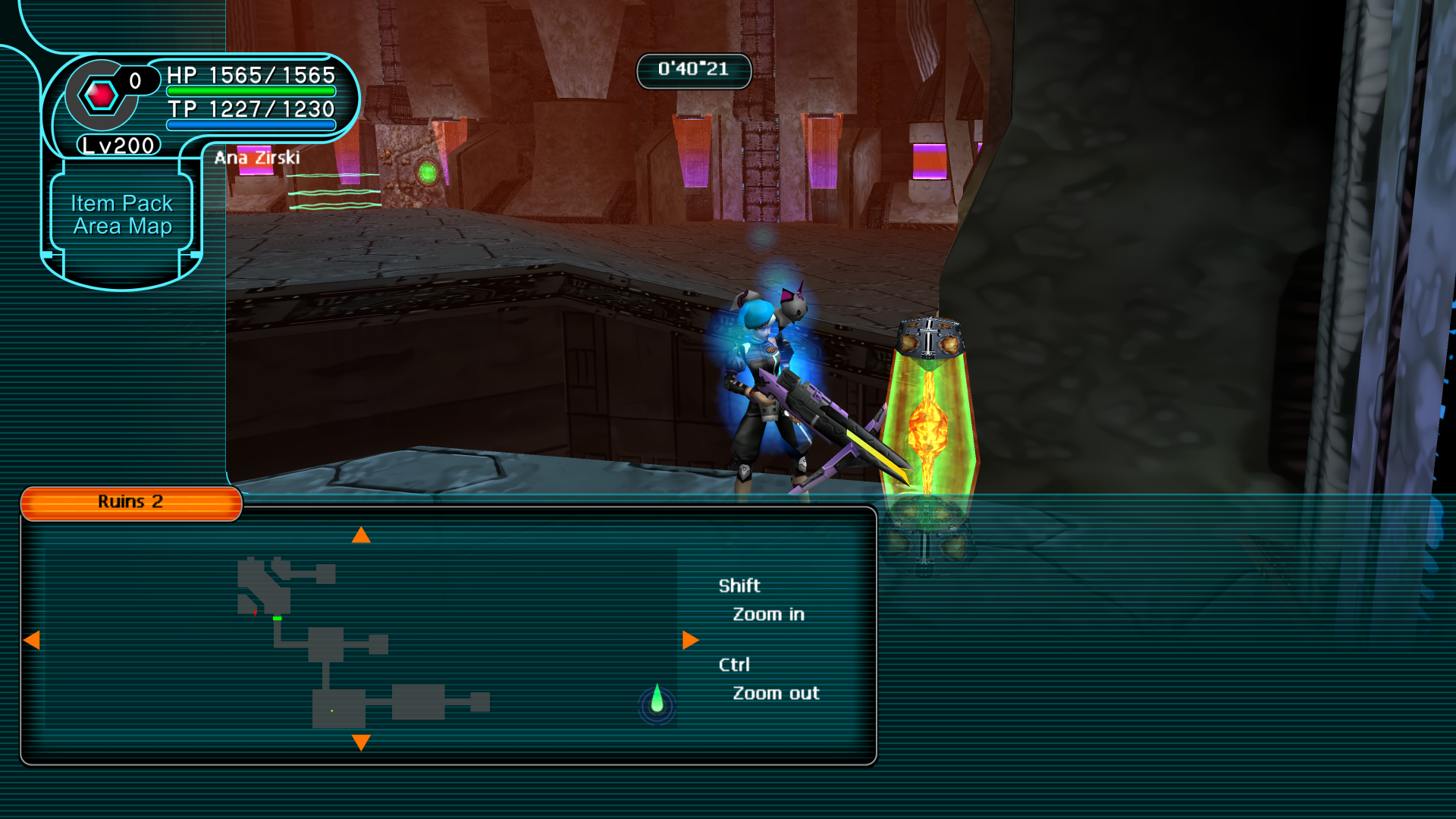This screenshot has width=1456, height=819.
Task: Click the map's right scroll arrow
Action: point(690,640)
